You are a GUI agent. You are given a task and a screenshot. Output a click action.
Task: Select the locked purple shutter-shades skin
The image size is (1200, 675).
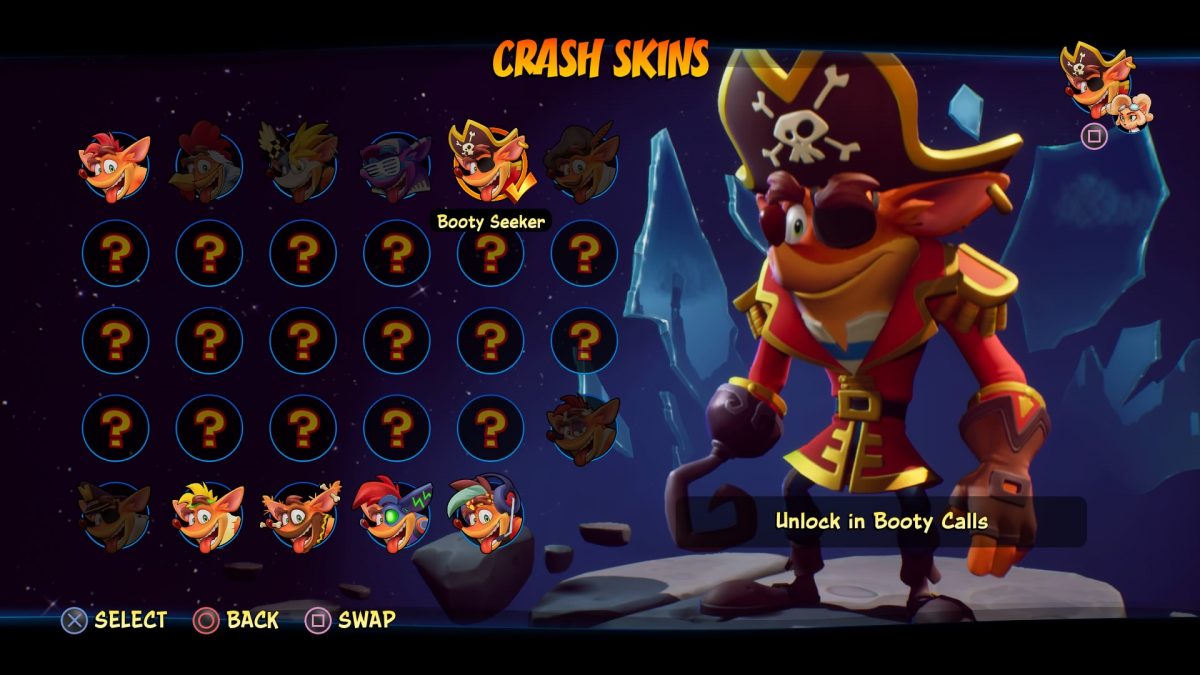pos(396,163)
